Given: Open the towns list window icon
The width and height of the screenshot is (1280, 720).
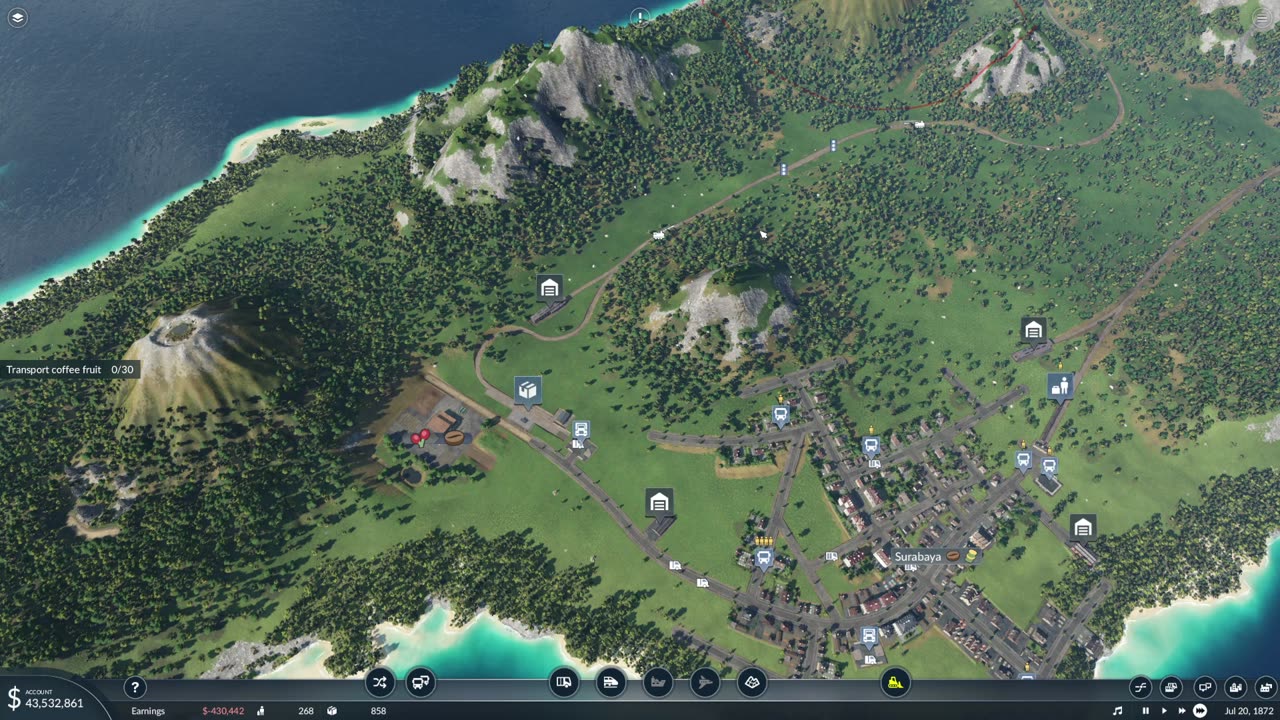Looking at the screenshot, I should point(1236,687).
